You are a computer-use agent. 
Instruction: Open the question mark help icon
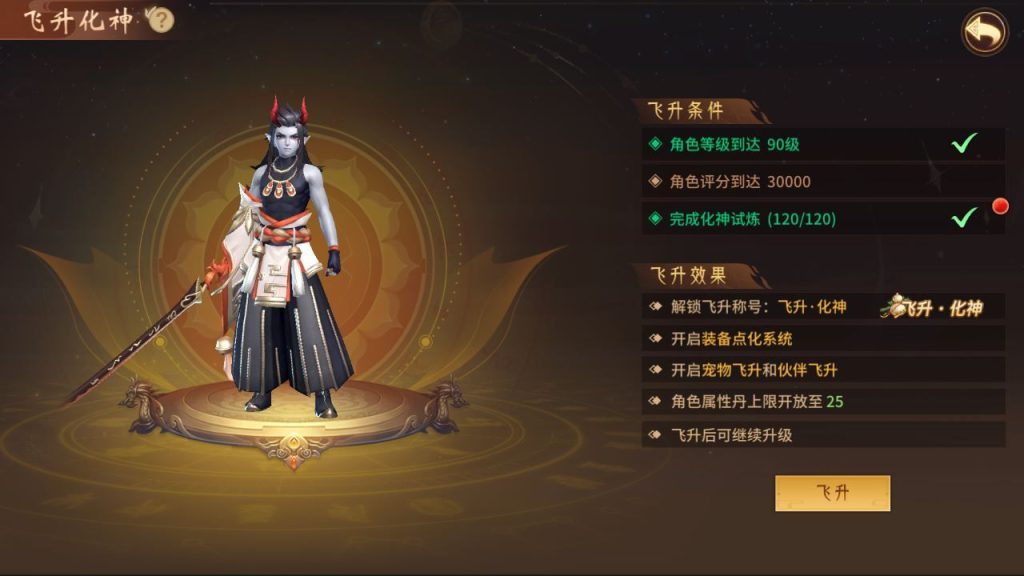[x=161, y=22]
